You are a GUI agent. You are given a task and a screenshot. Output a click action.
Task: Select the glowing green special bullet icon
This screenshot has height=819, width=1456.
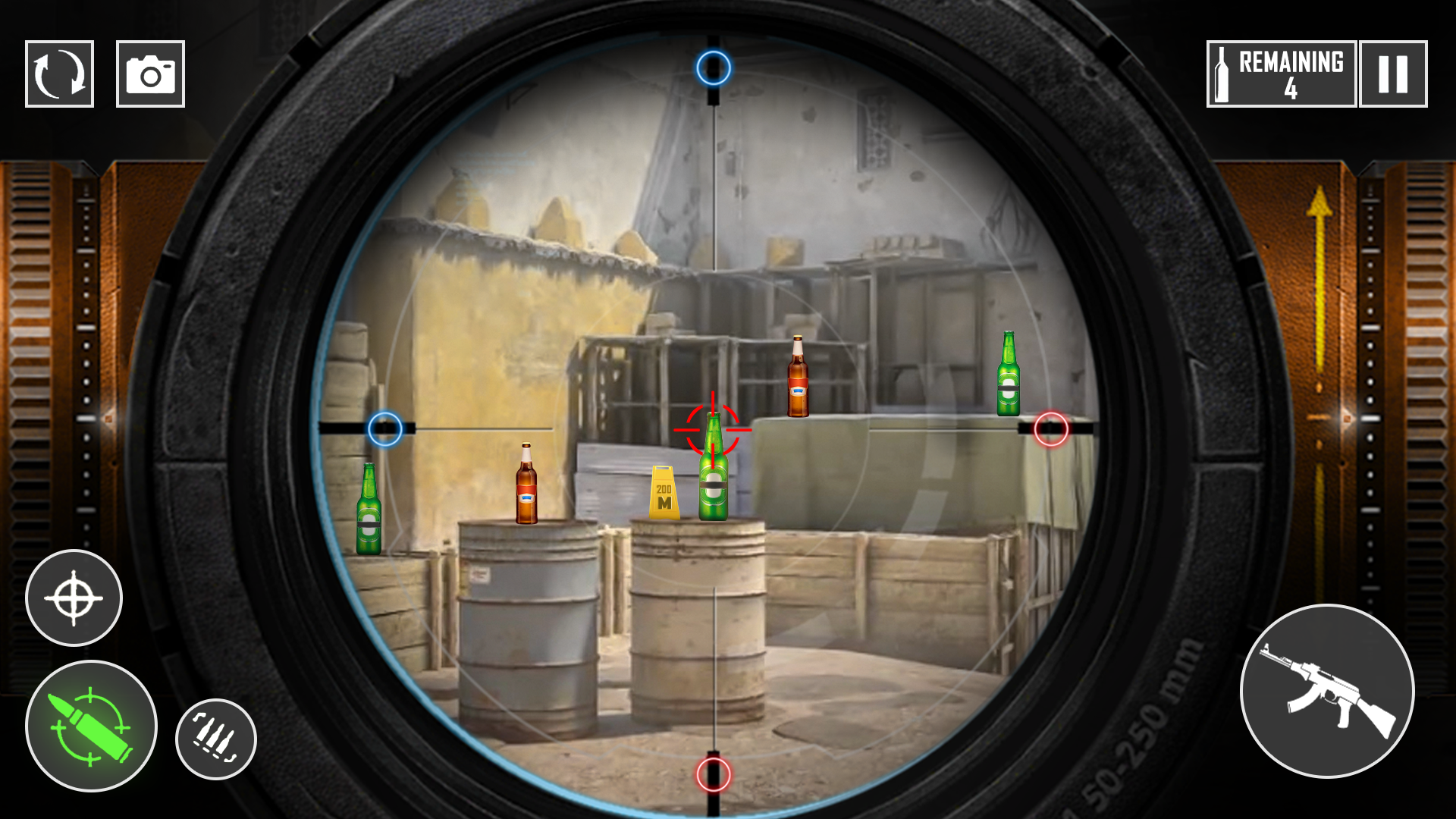pyautogui.click(x=91, y=726)
